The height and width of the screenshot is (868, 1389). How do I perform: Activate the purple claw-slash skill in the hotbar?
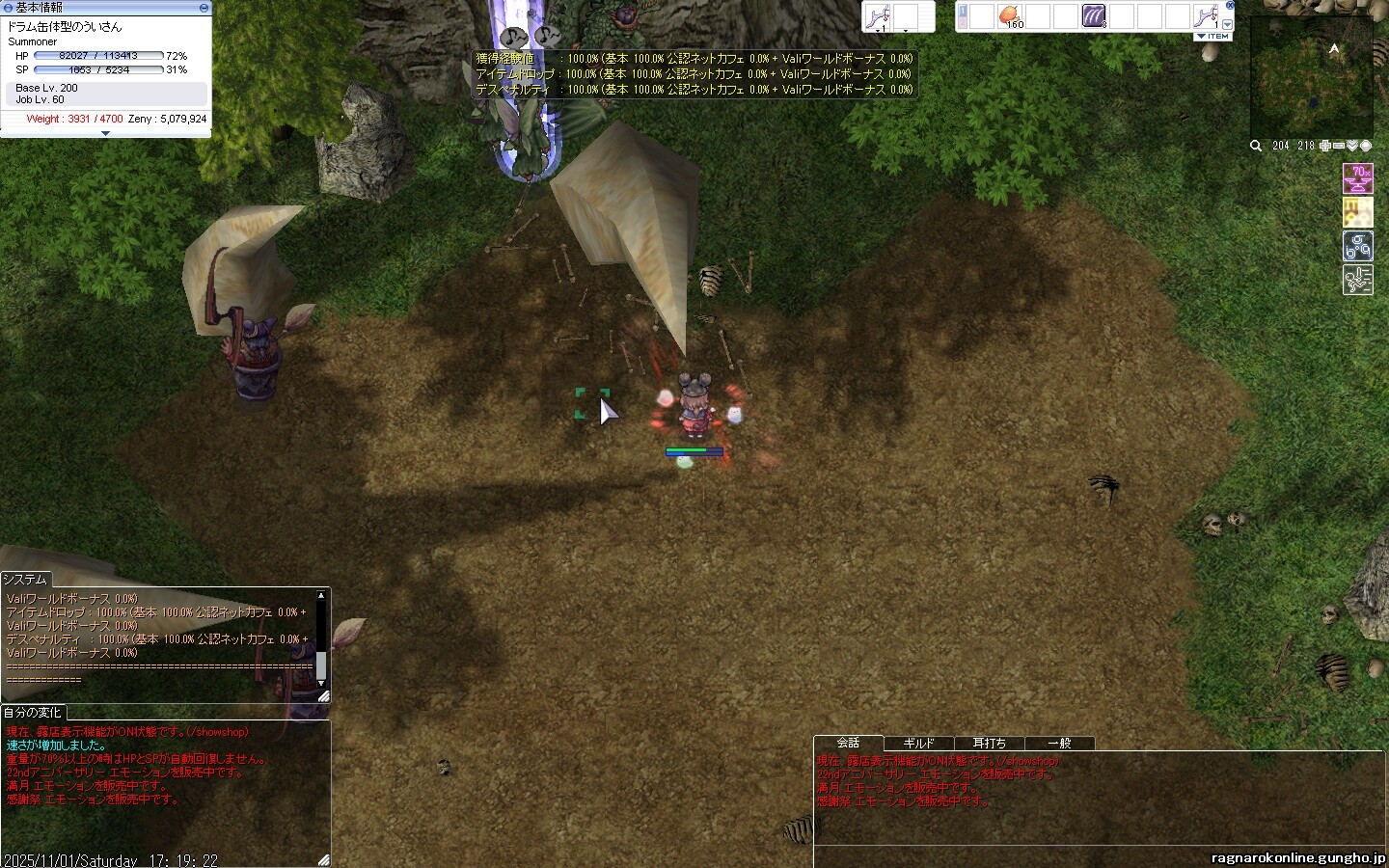coord(1094,15)
